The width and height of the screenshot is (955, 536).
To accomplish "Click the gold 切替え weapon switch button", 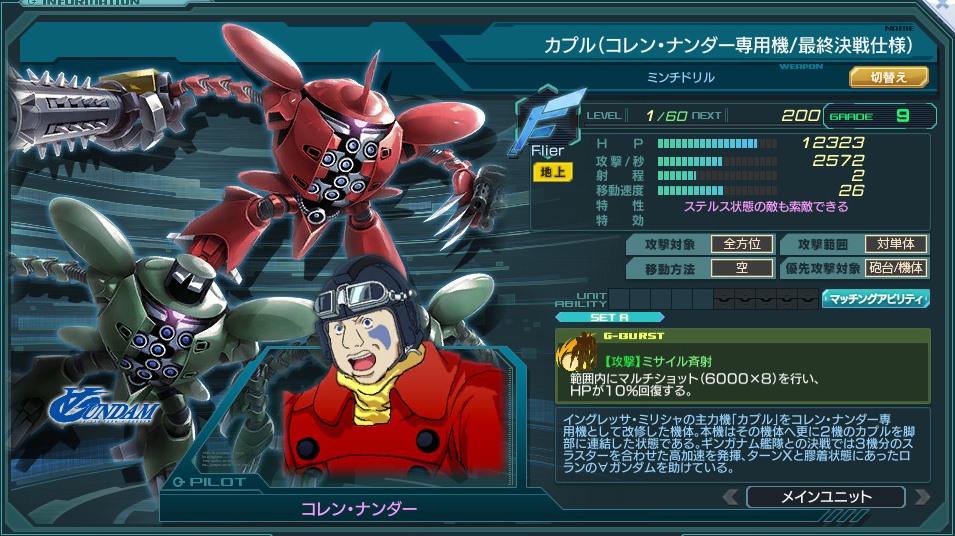I will [x=889, y=77].
